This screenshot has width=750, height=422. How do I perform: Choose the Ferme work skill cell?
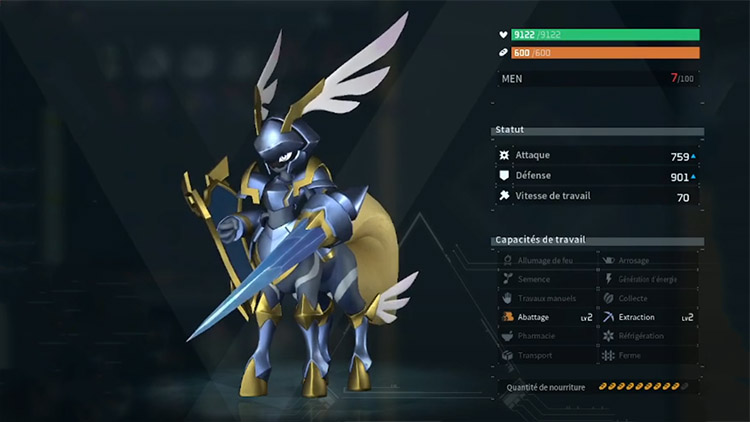click(649, 355)
